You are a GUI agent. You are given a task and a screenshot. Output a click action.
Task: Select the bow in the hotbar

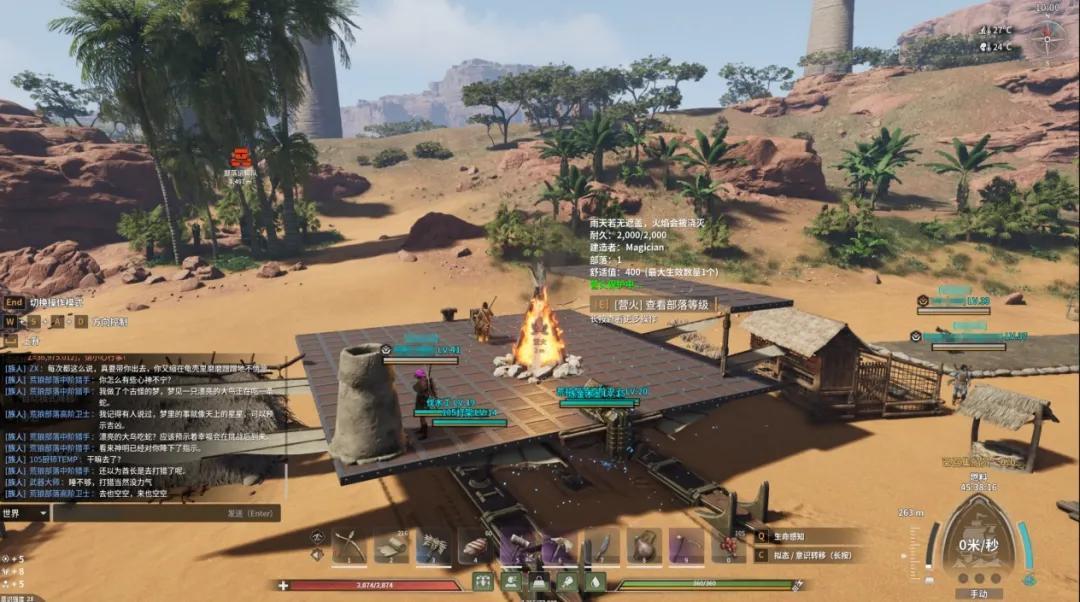tap(349, 546)
